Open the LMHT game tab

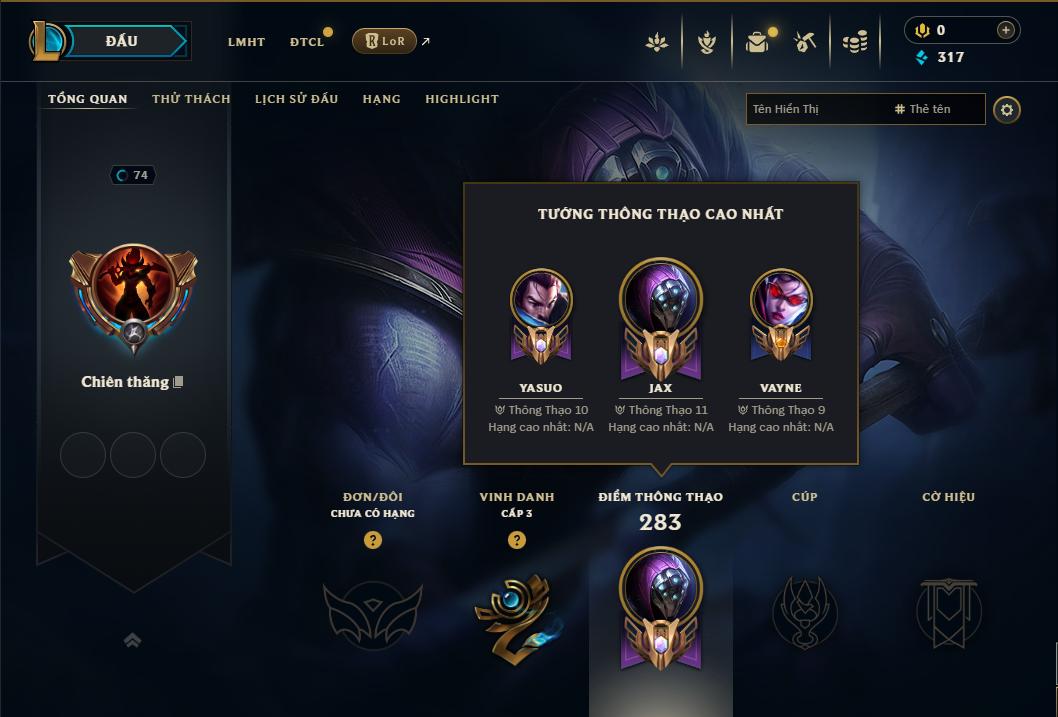coord(246,42)
